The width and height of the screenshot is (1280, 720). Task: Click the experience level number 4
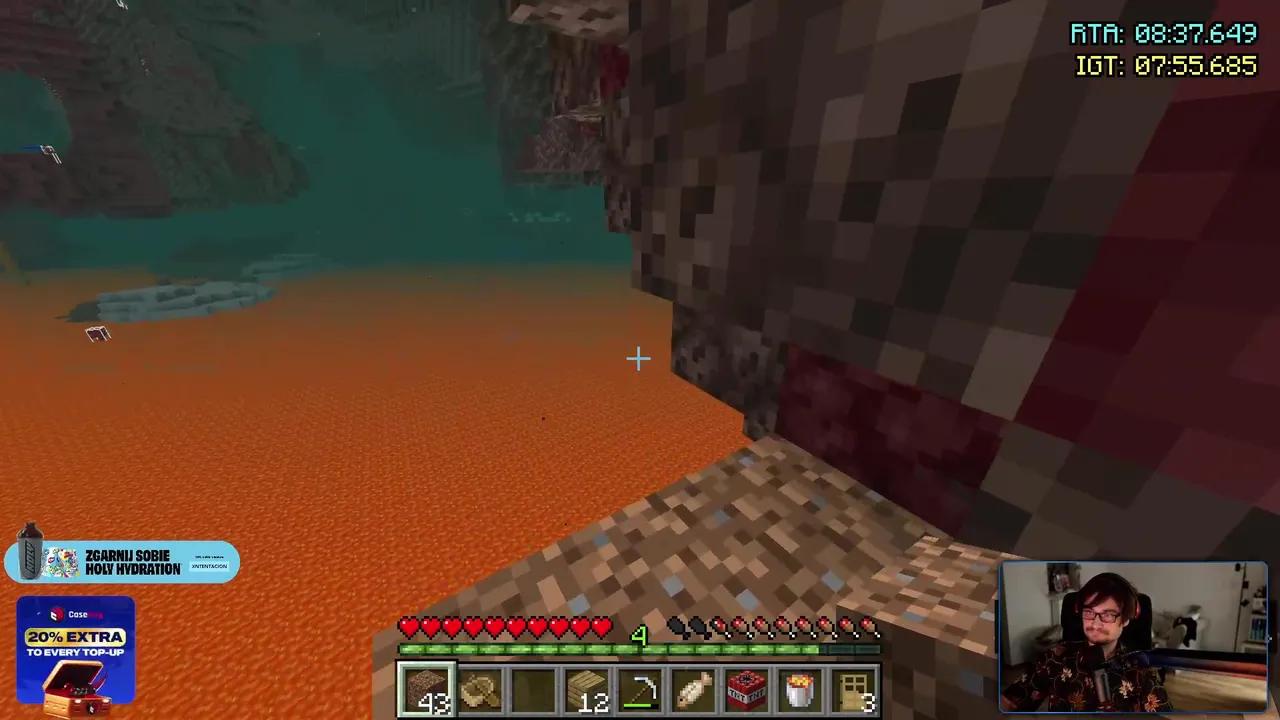pos(641,636)
